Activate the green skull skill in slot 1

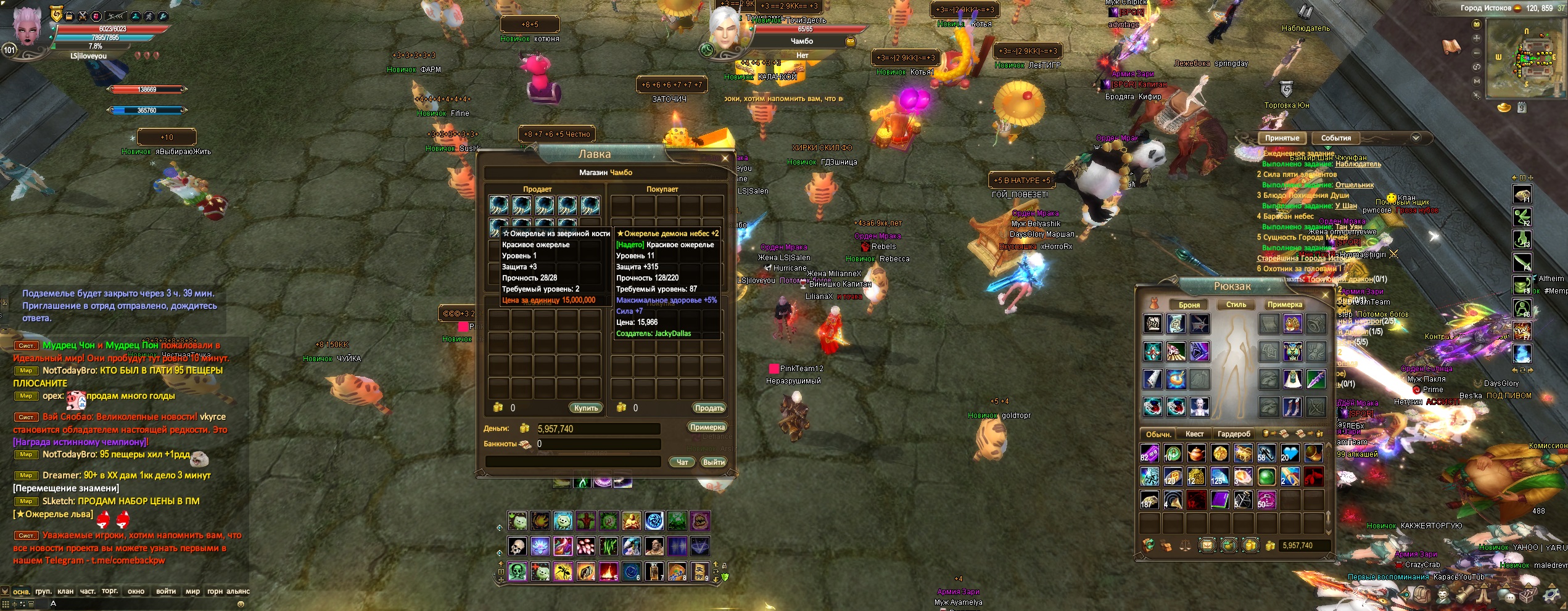[518, 572]
